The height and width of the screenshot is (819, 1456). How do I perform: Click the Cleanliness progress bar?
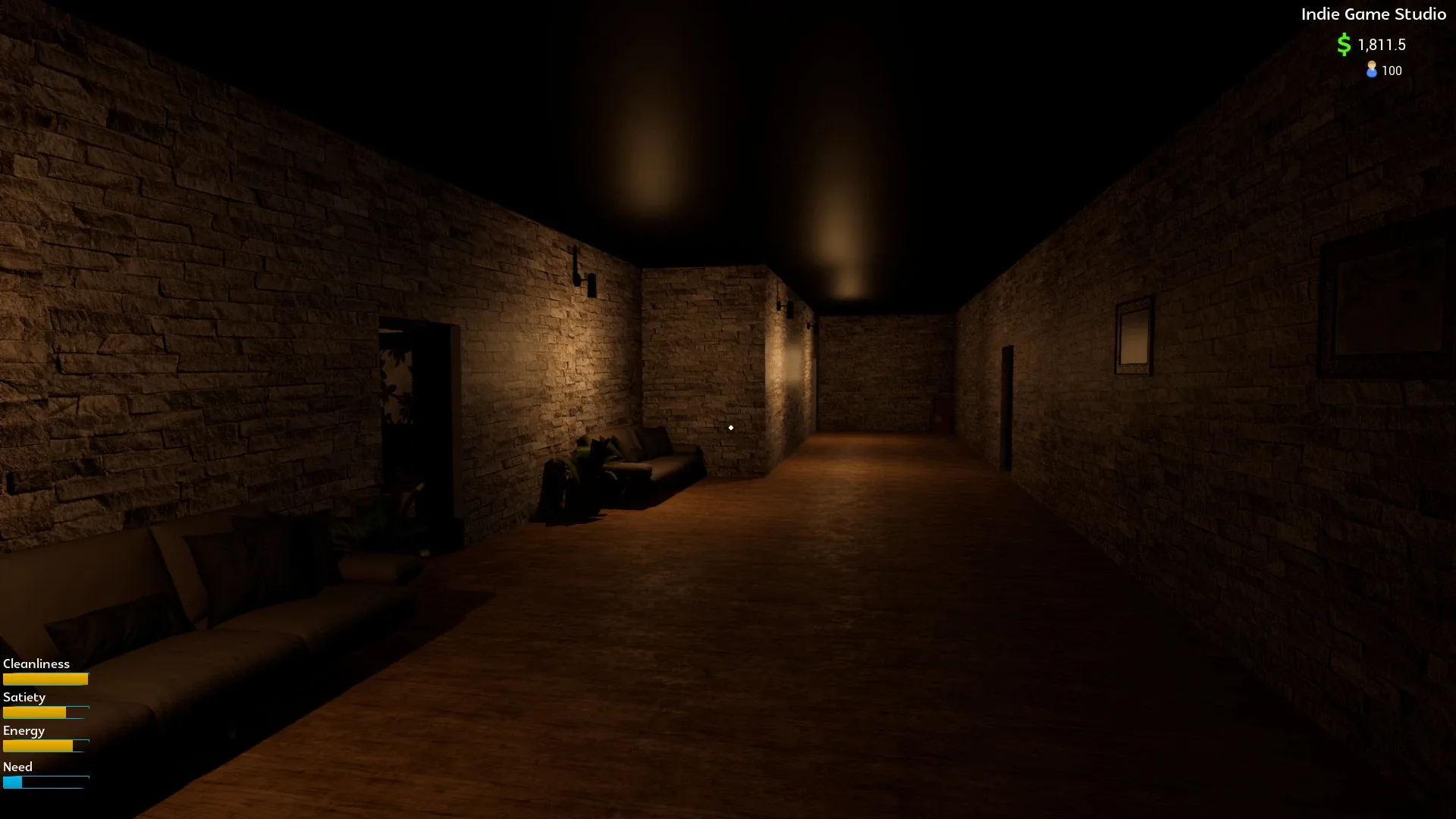click(45, 679)
